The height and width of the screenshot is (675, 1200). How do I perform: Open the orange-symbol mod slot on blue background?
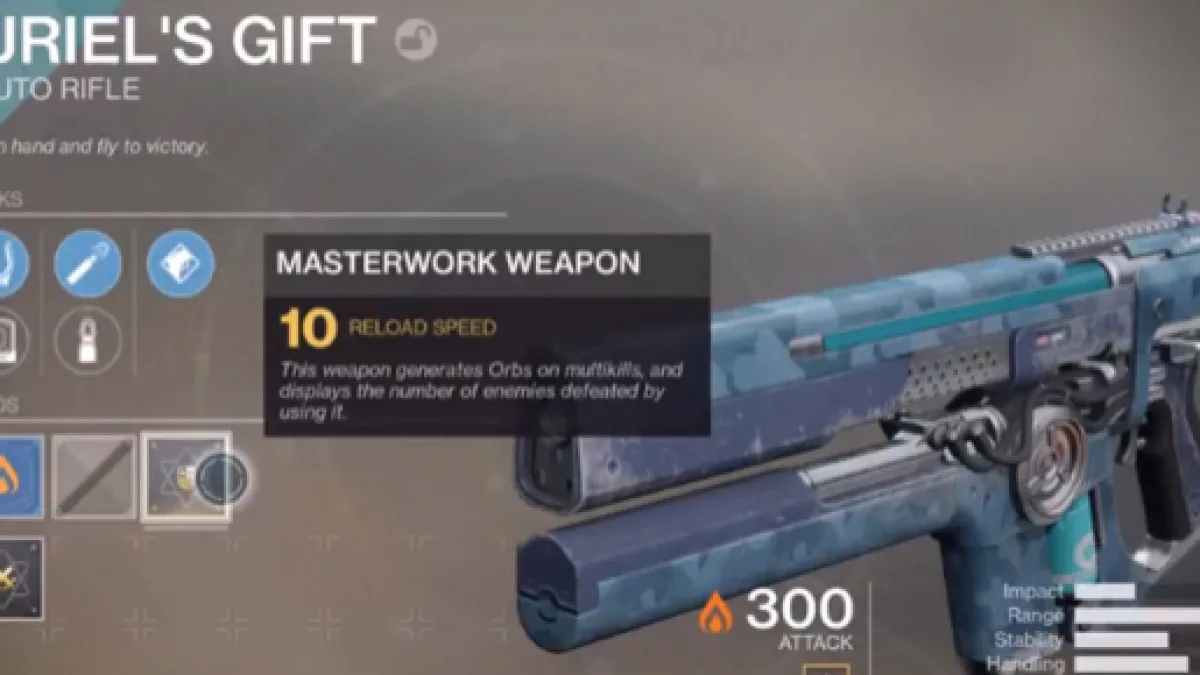[x=18, y=477]
